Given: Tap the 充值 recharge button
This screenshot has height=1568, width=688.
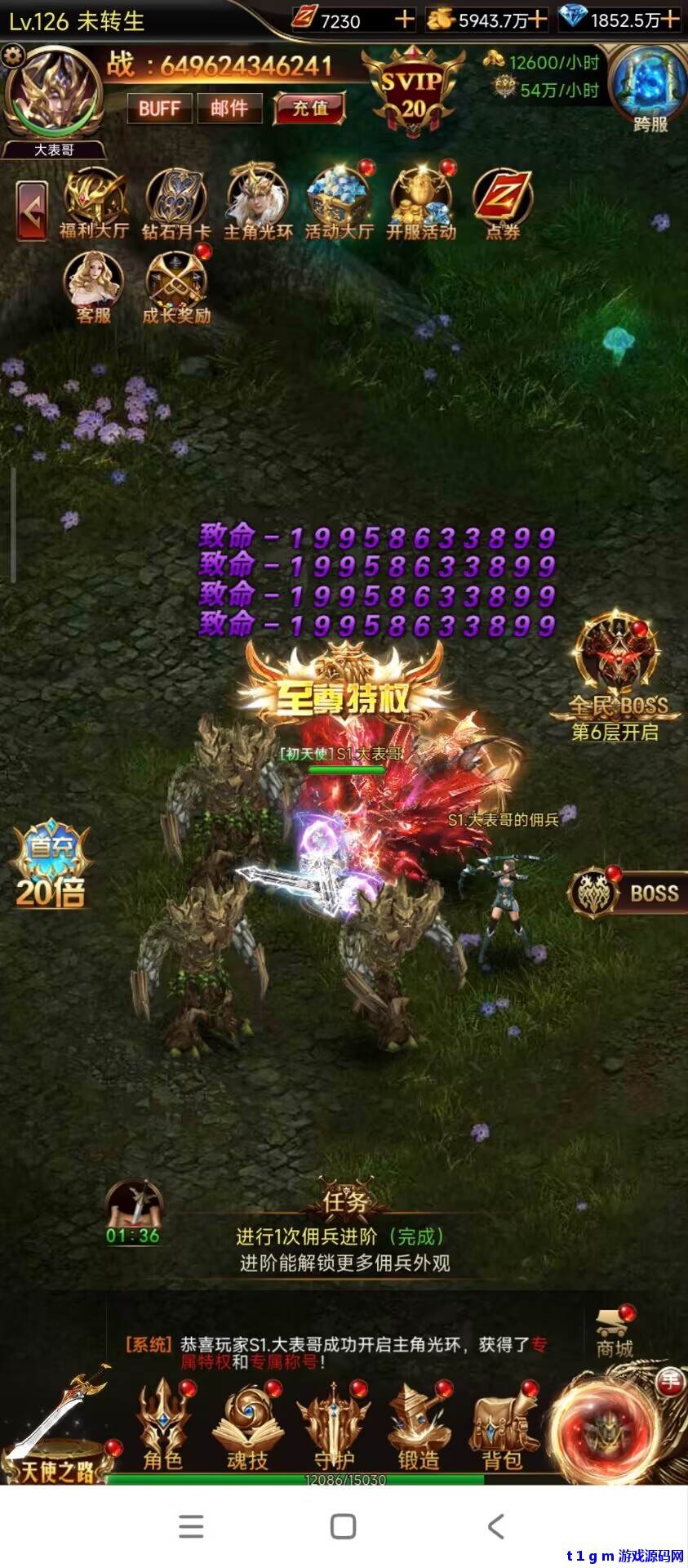Looking at the screenshot, I should pos(310,109).
